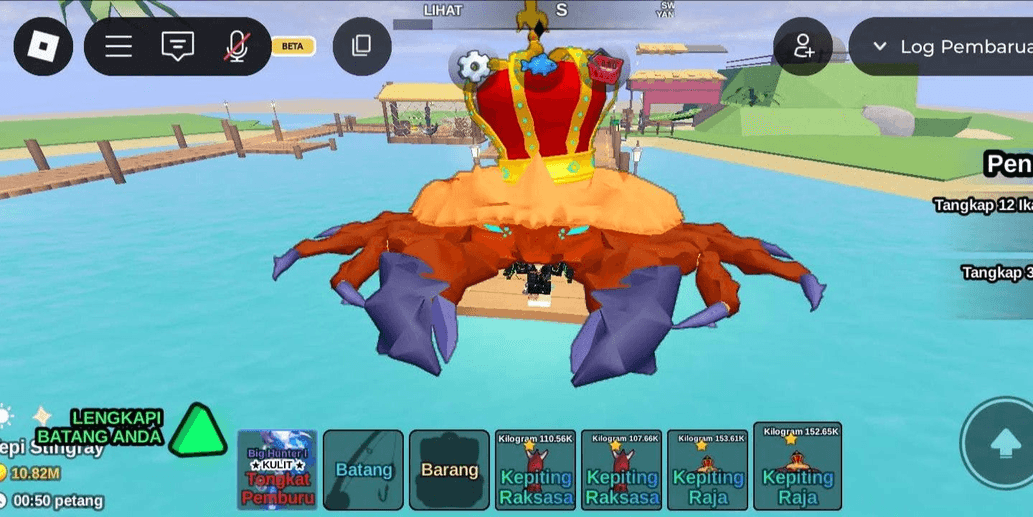Select the 107.66K Kepiting Raksasa slot
Image resolution: width=1033 pixels, height=517 pixels.
coord(621,470)
